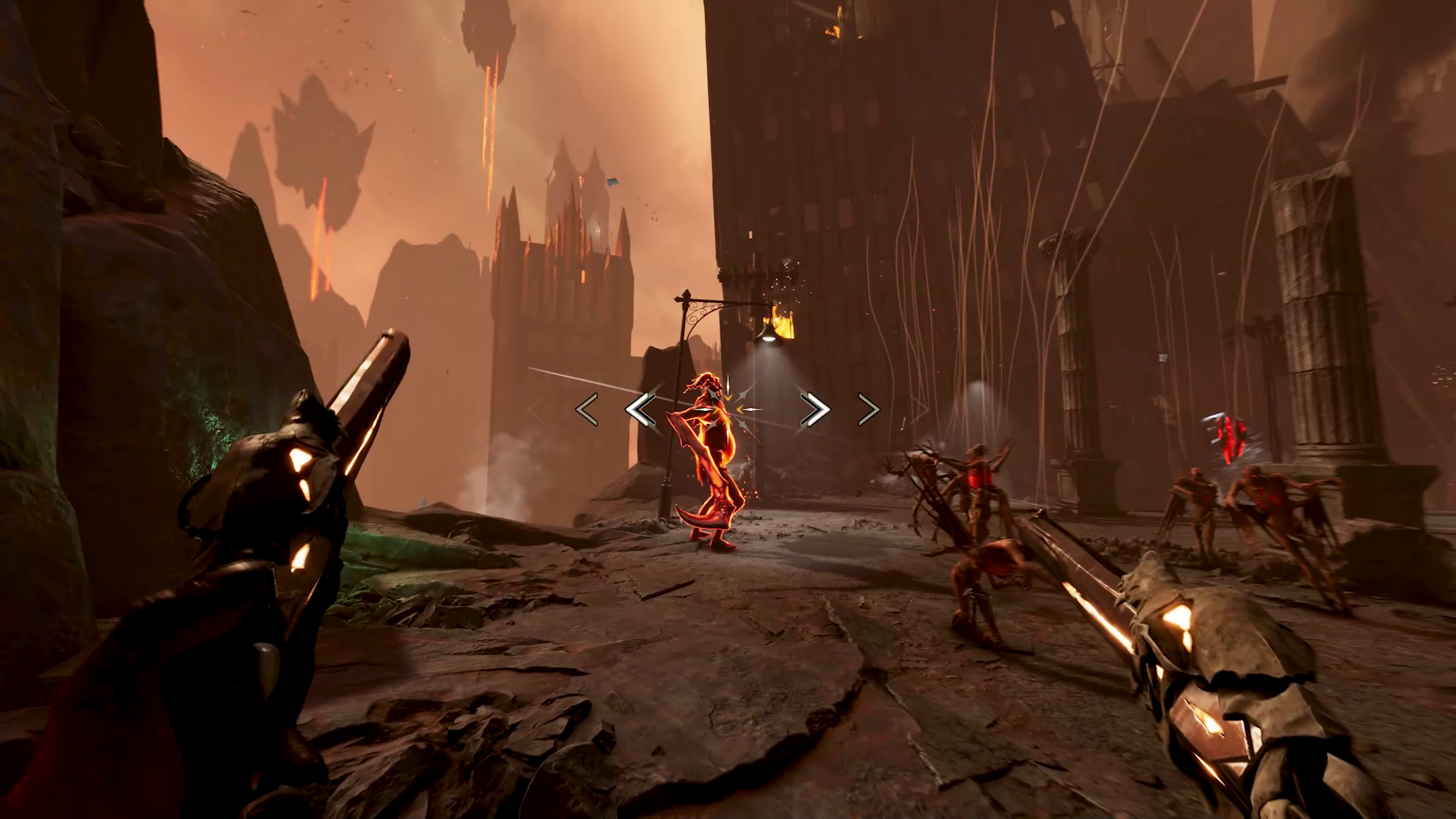Click the large inner left beat chevron
1456x819 pixels.
[641, 409]
